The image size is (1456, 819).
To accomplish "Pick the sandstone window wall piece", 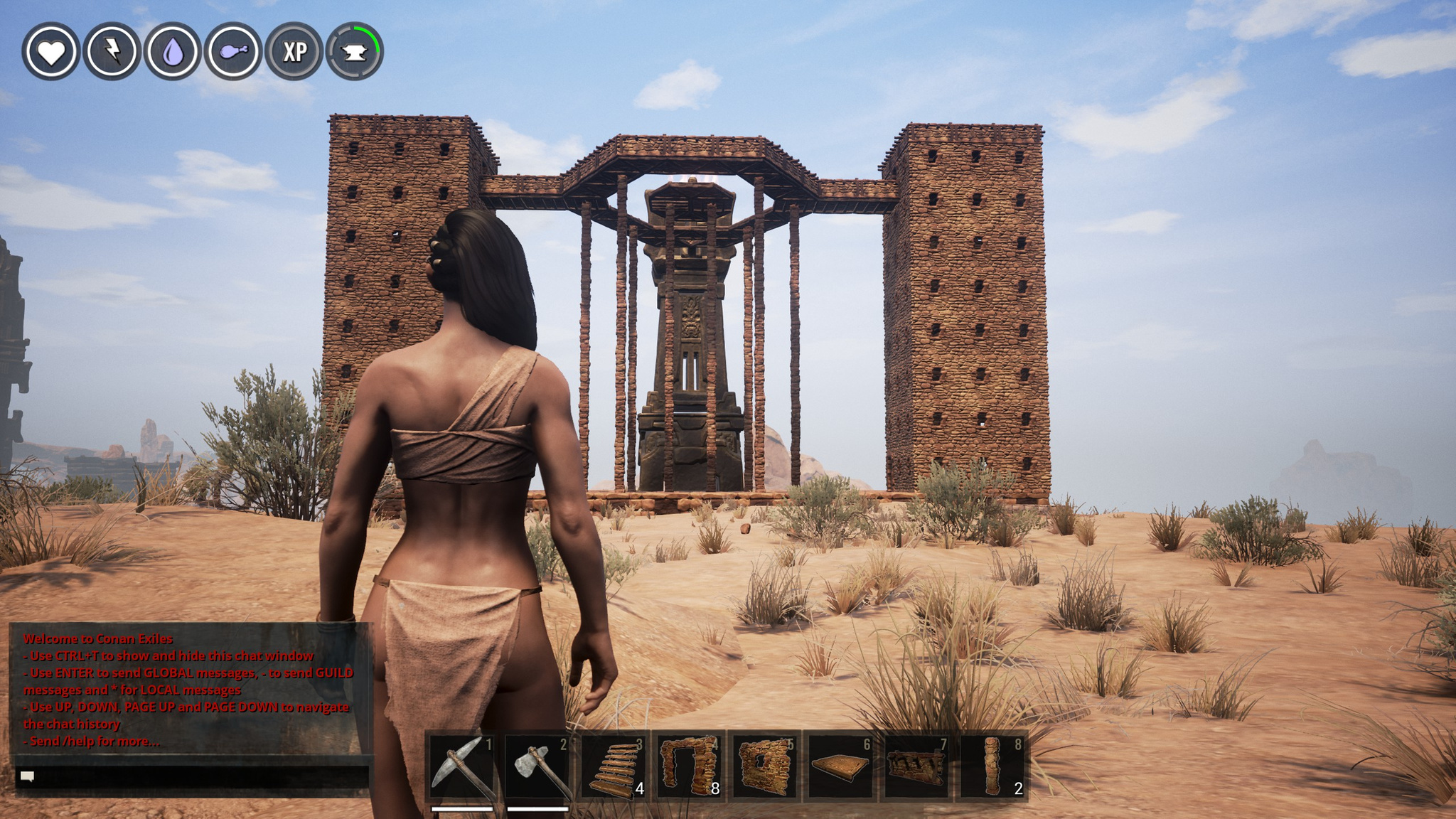I will [x=765, y=766].
